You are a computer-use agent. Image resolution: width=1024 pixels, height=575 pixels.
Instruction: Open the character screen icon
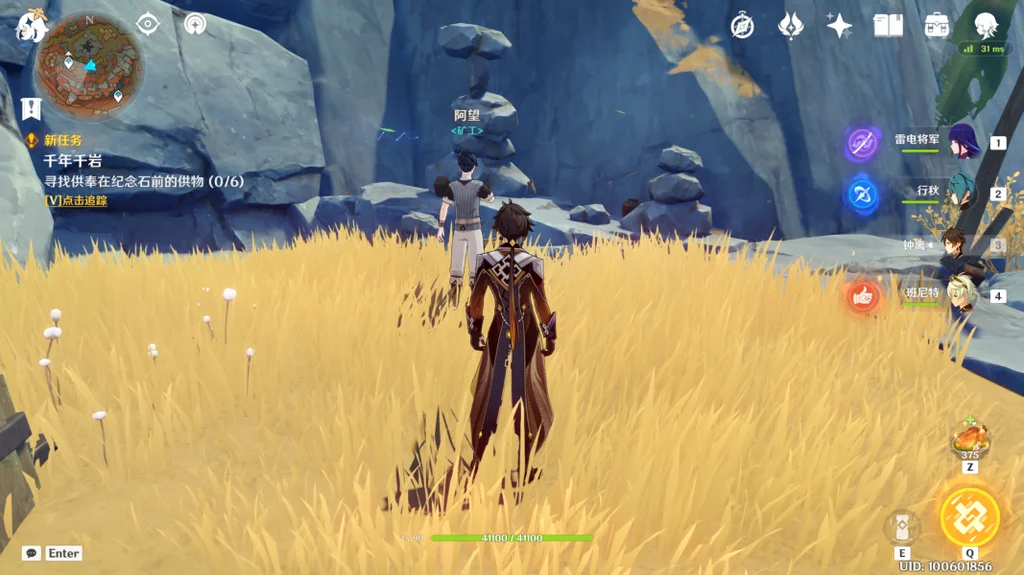point(986,26)
